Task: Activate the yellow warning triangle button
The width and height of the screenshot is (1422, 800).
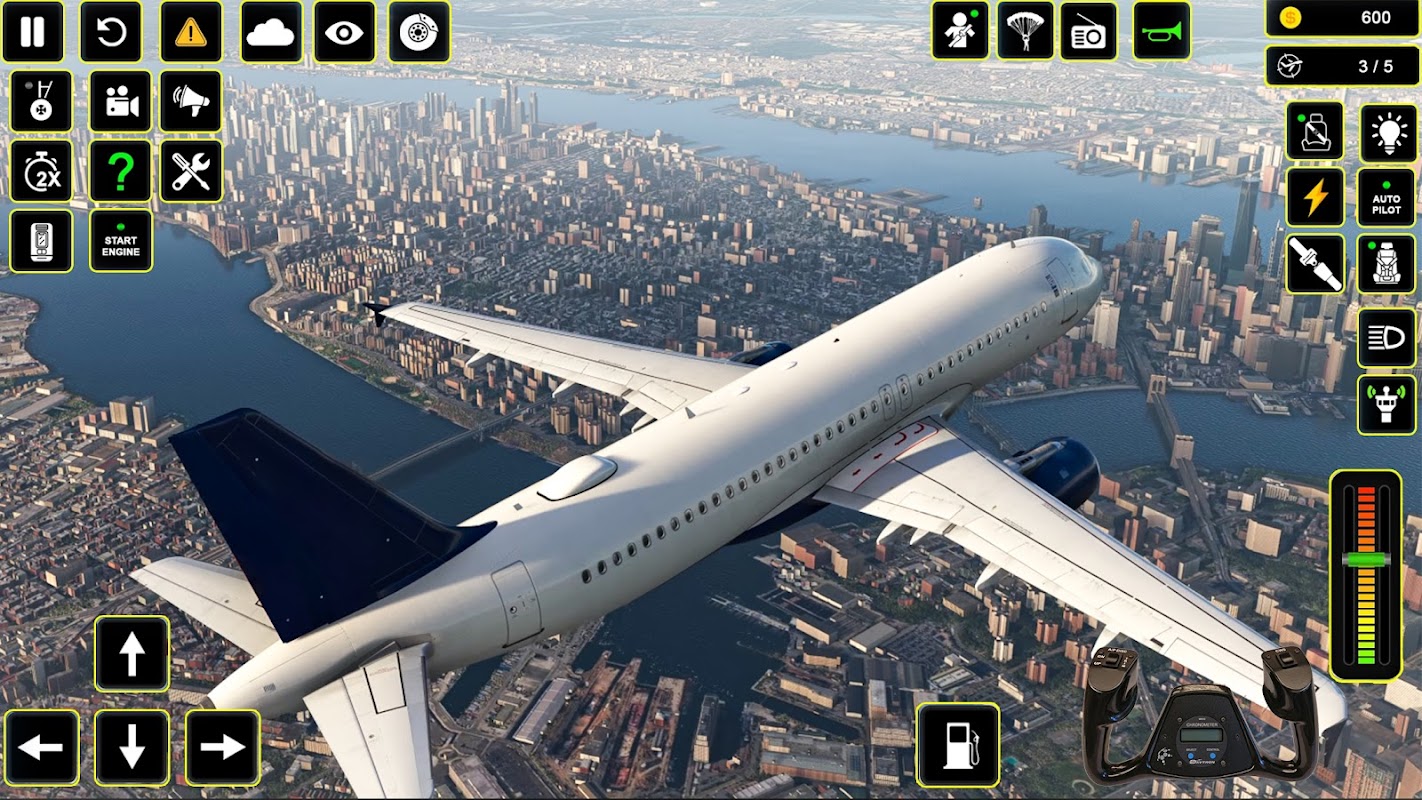Action: point(191,32)
